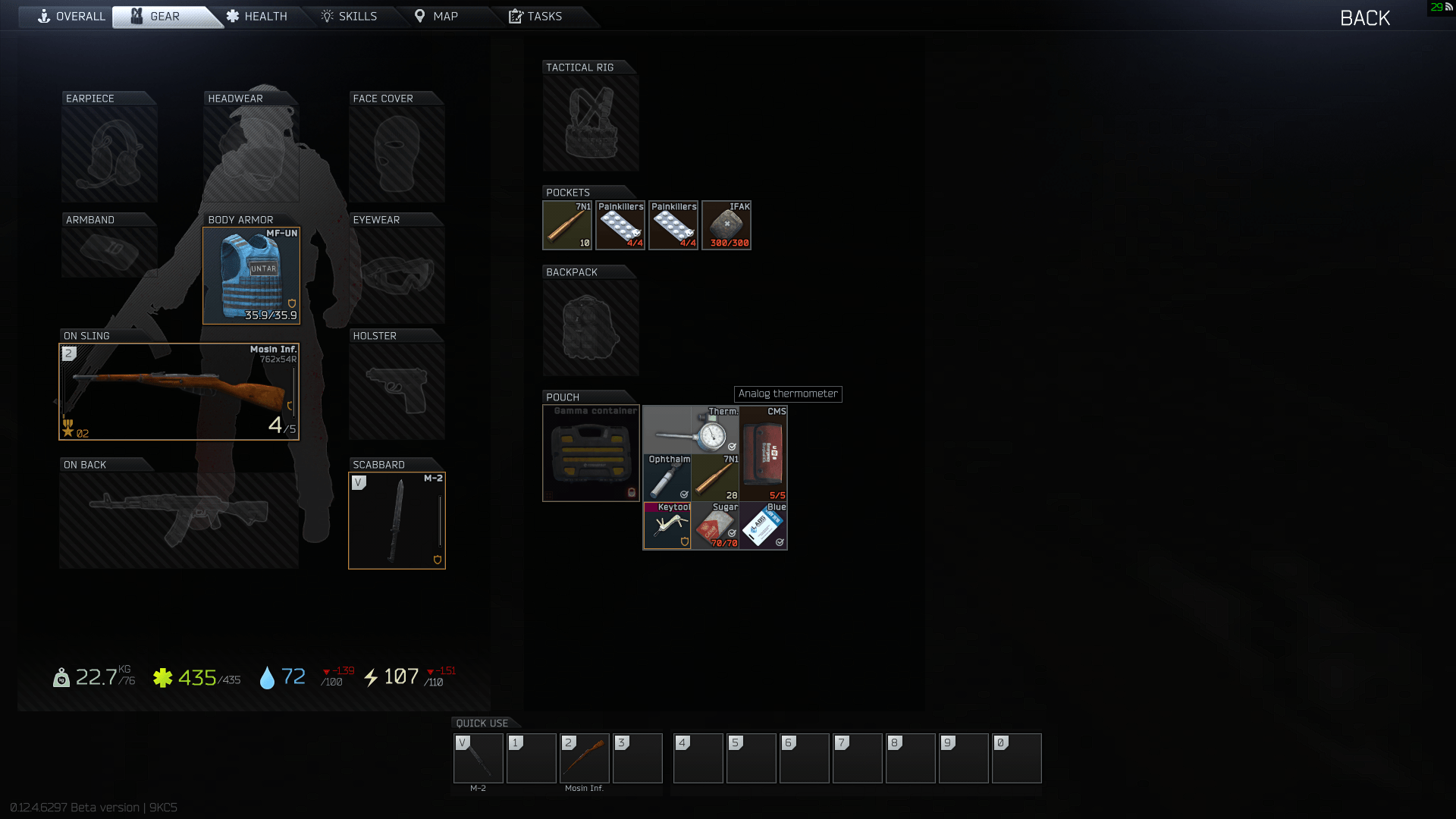
Task: Open the Gamma container in the pouch
Action: point(591,453)
